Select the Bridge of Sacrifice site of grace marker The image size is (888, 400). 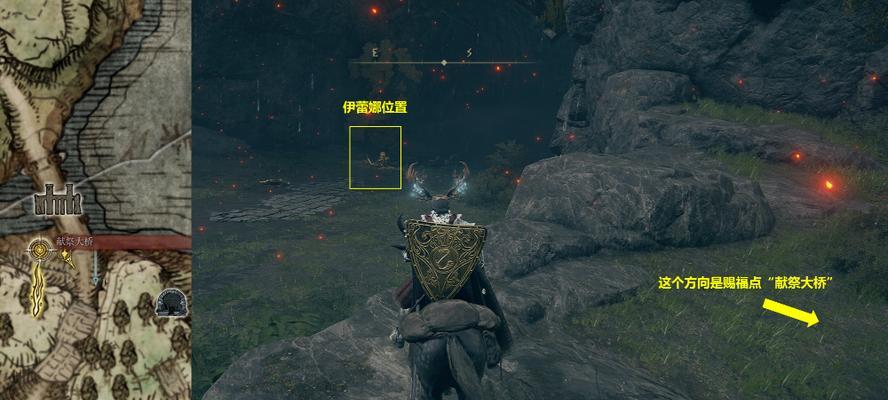pyautogui.click(x=41, y=251)
